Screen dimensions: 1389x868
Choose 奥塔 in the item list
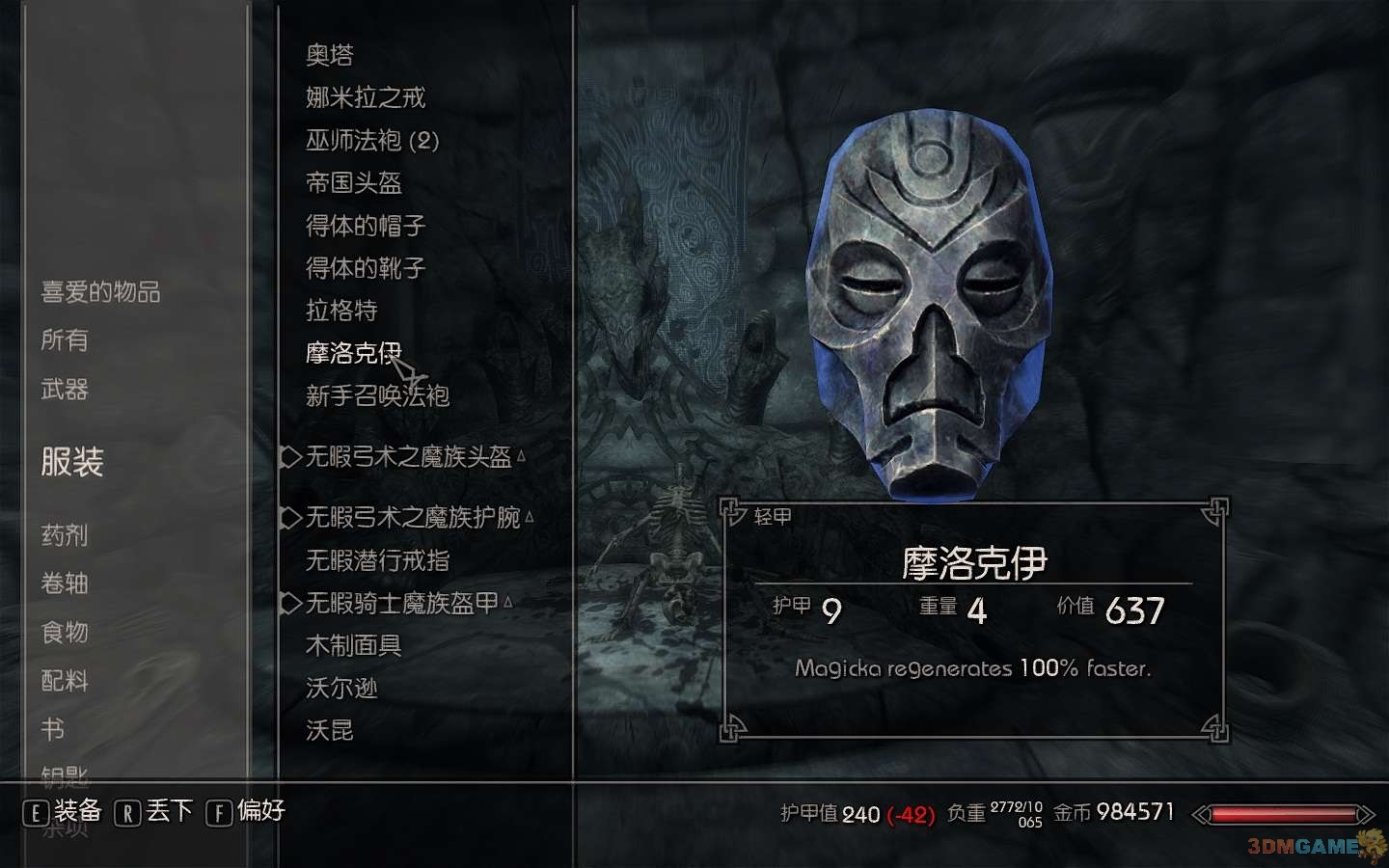tap(330, 55)
